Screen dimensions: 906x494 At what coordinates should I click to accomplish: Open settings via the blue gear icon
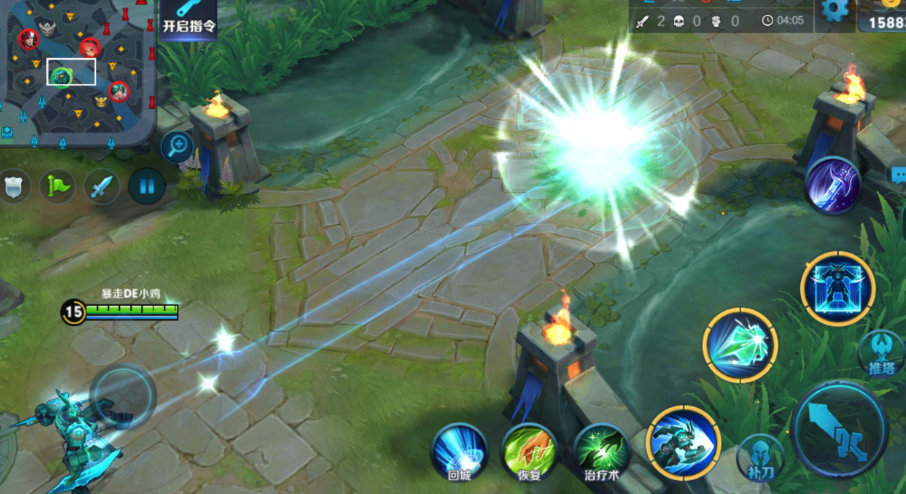pos(833,12)
